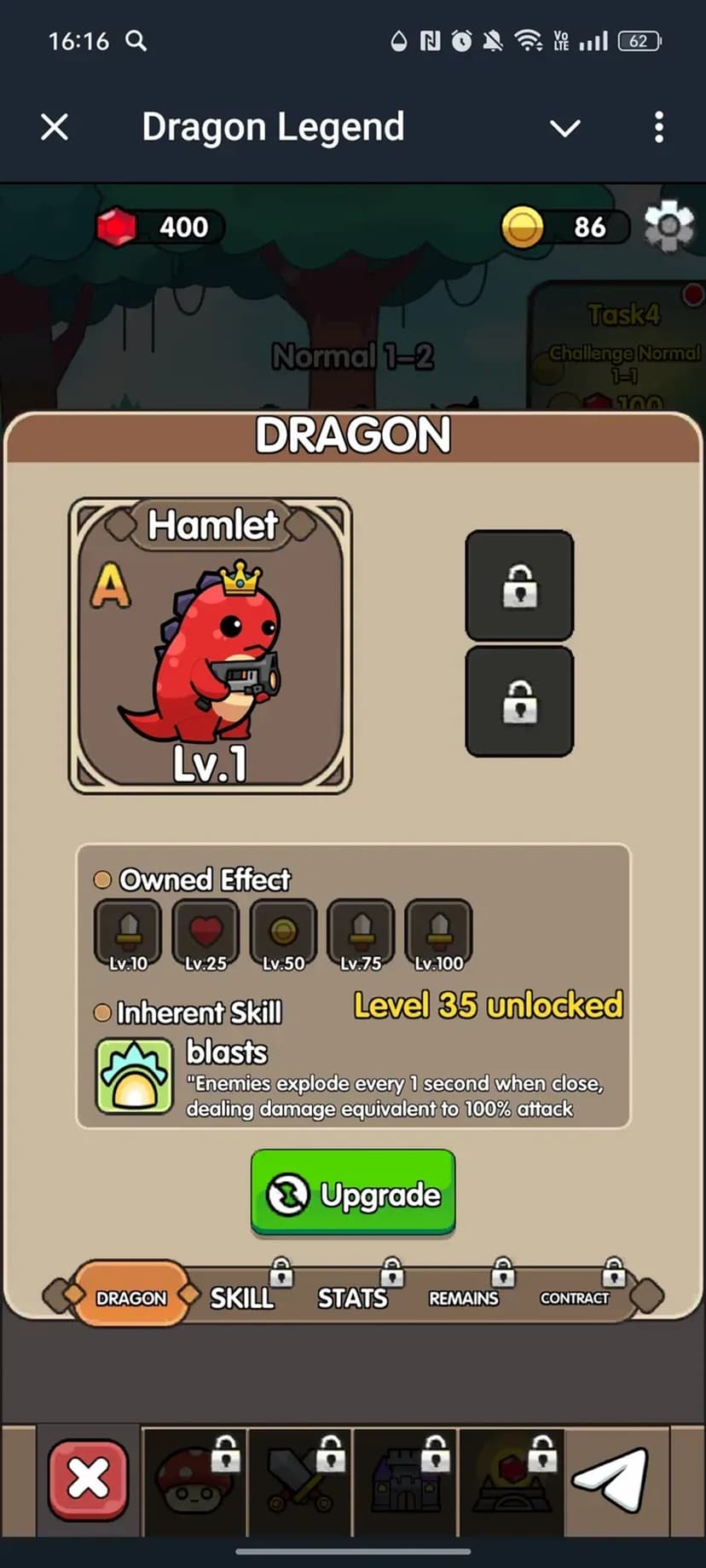Select the locked castle menu icon

coord(406,1481)
